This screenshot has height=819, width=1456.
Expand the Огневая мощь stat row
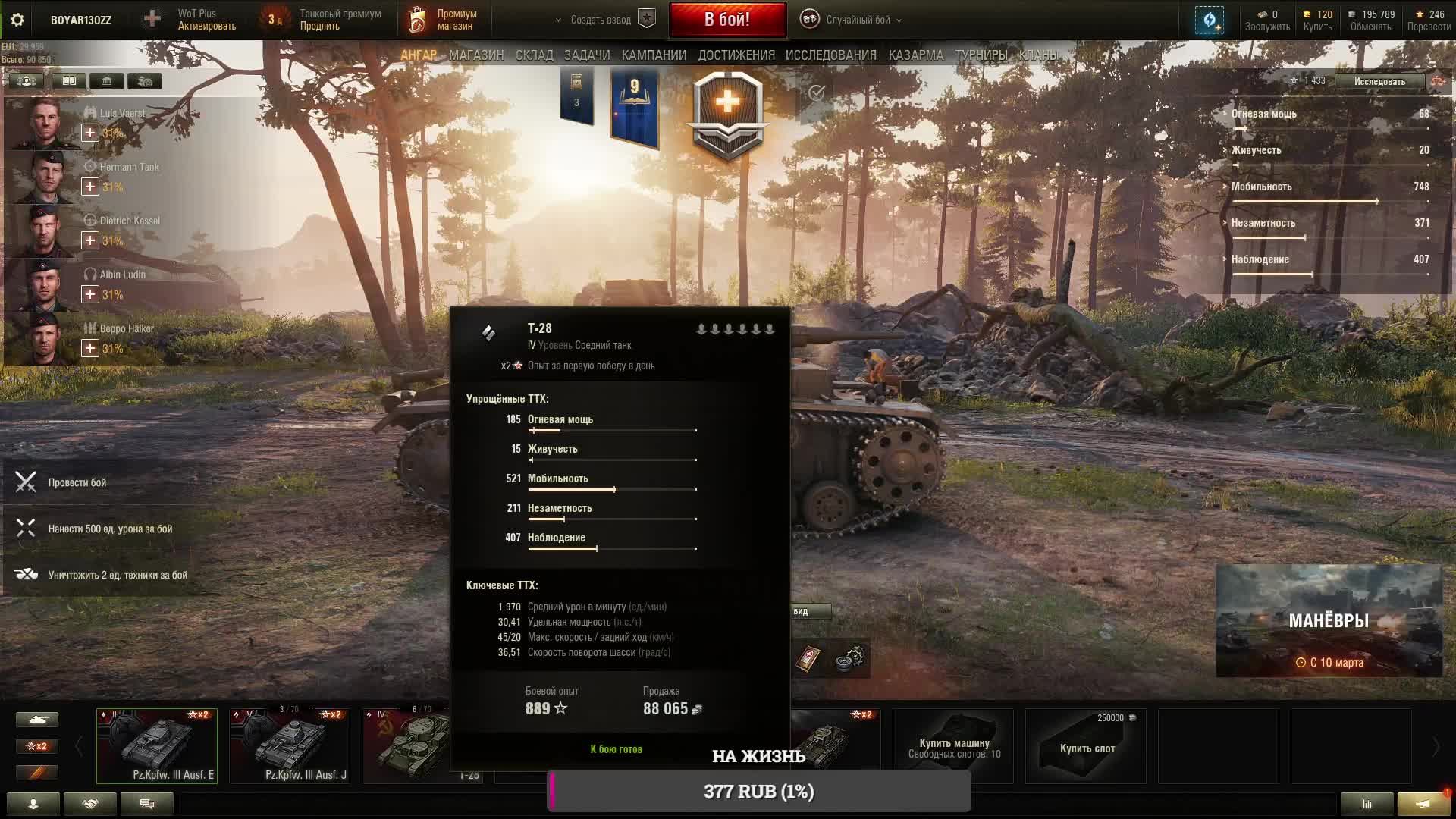[x=1263, y=114]
